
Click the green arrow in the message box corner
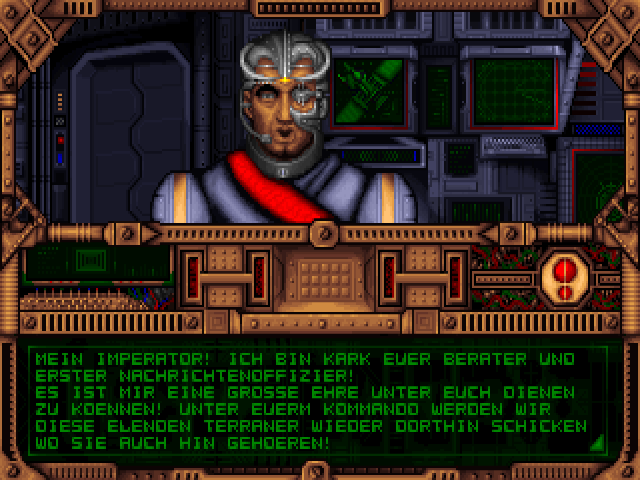point(597,442)
